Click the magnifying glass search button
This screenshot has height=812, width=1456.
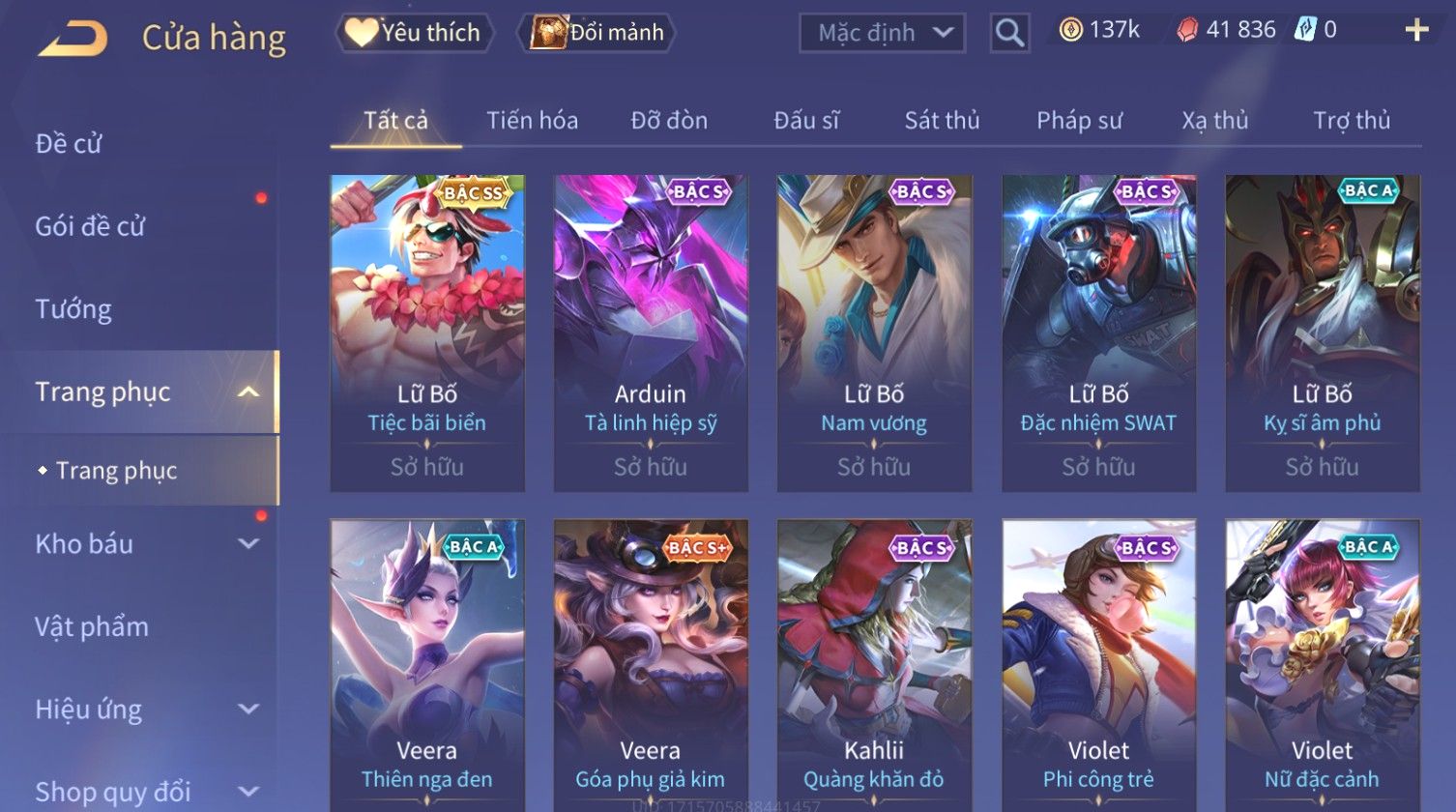point(1008,34)
